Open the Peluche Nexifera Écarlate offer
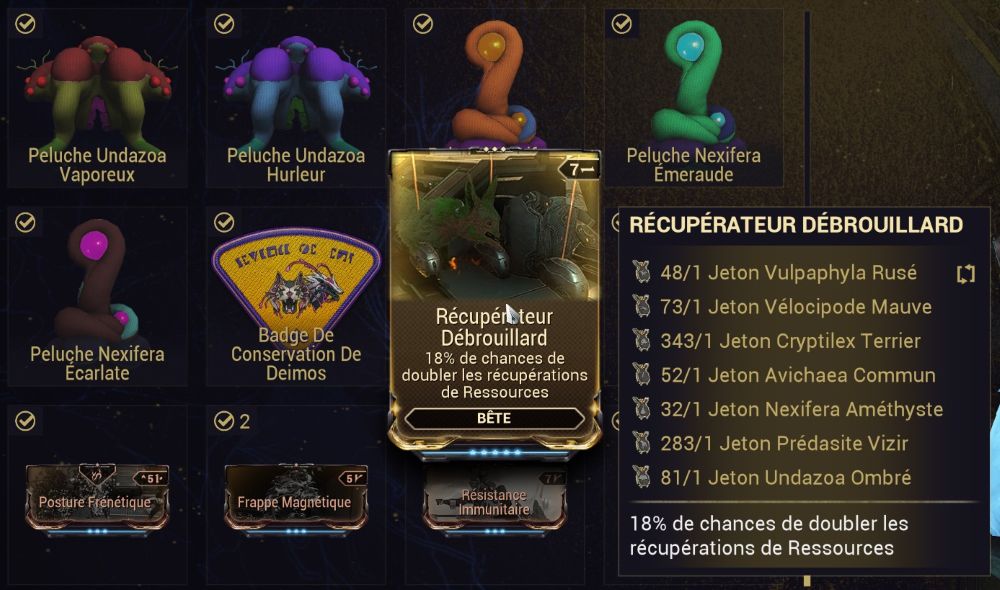 (x=96, y=295)
